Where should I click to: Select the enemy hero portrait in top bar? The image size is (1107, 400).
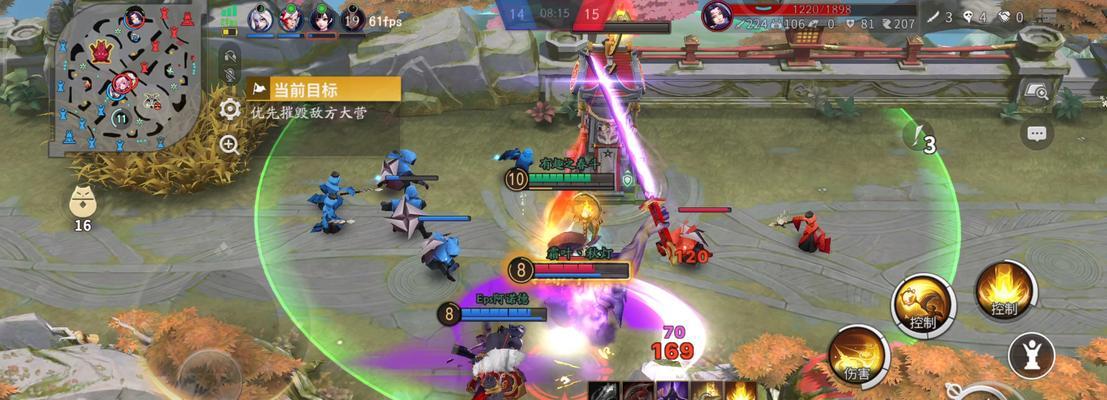click(x=716, y=15)
